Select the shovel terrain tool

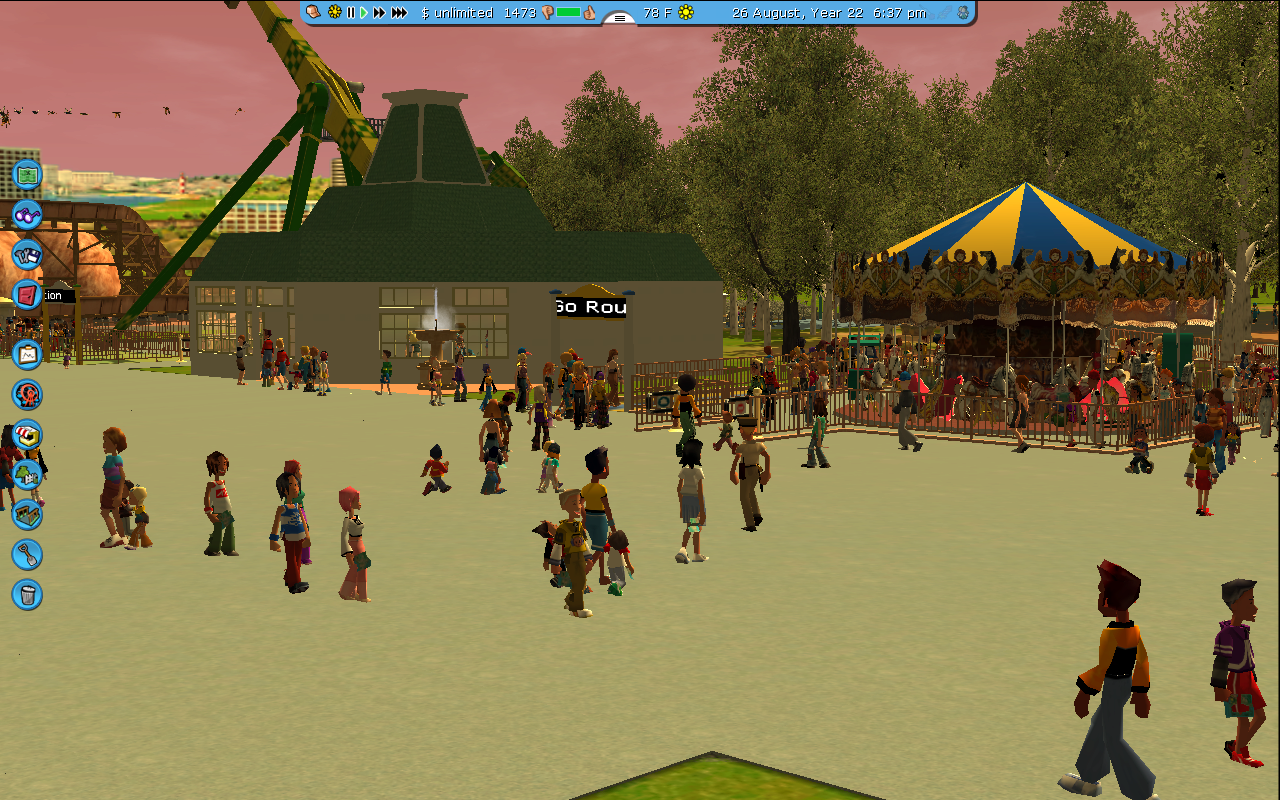click(x=27, y=554)
